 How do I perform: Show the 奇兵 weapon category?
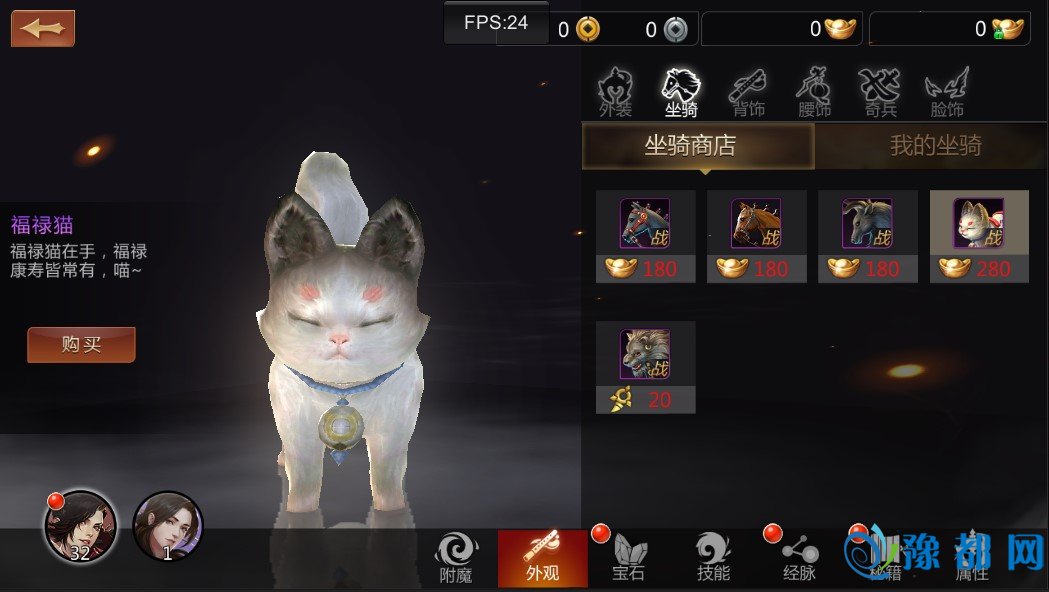[880, 93]
